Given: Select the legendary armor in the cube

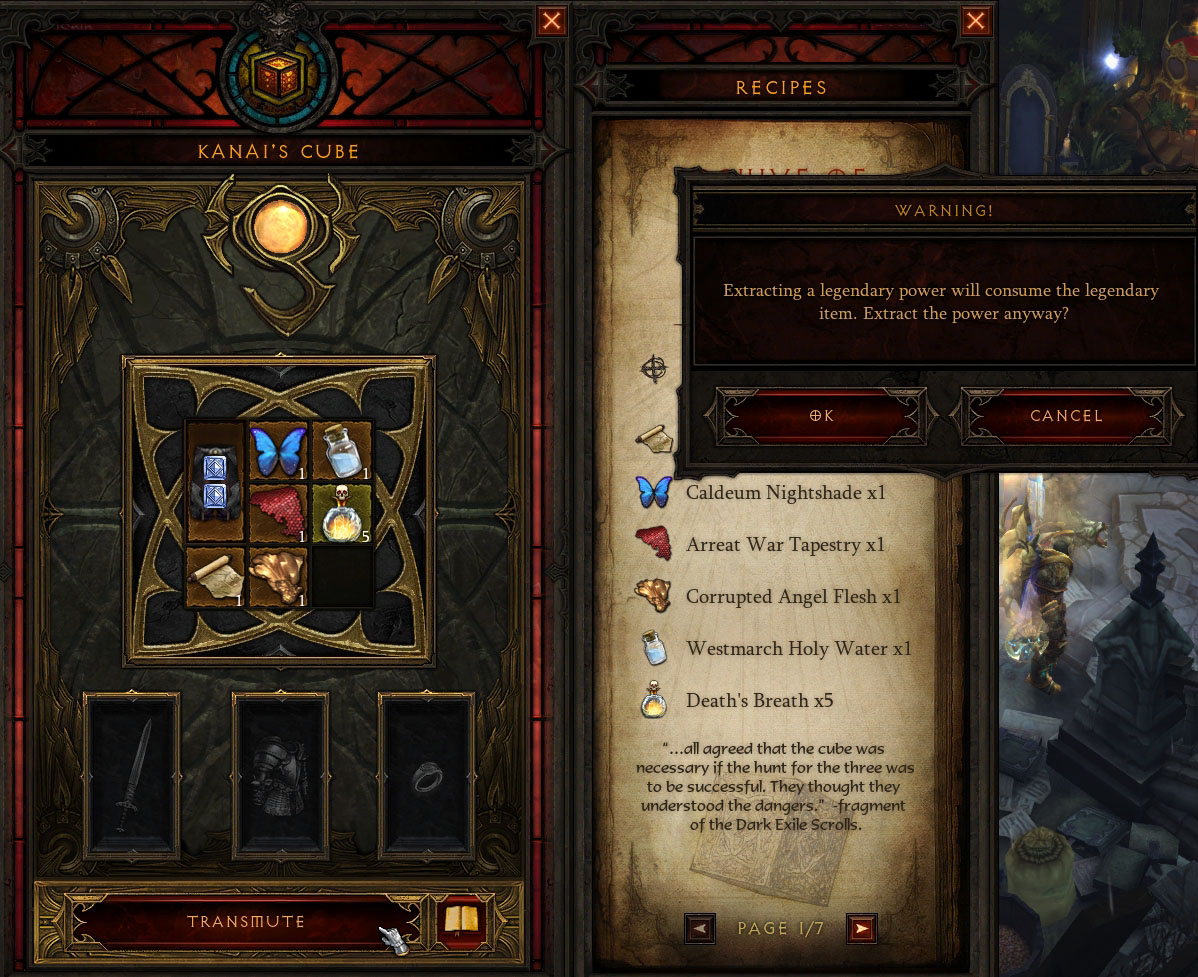Looking at the screenshot, I should pyautogui.click(x=217, y=482).
